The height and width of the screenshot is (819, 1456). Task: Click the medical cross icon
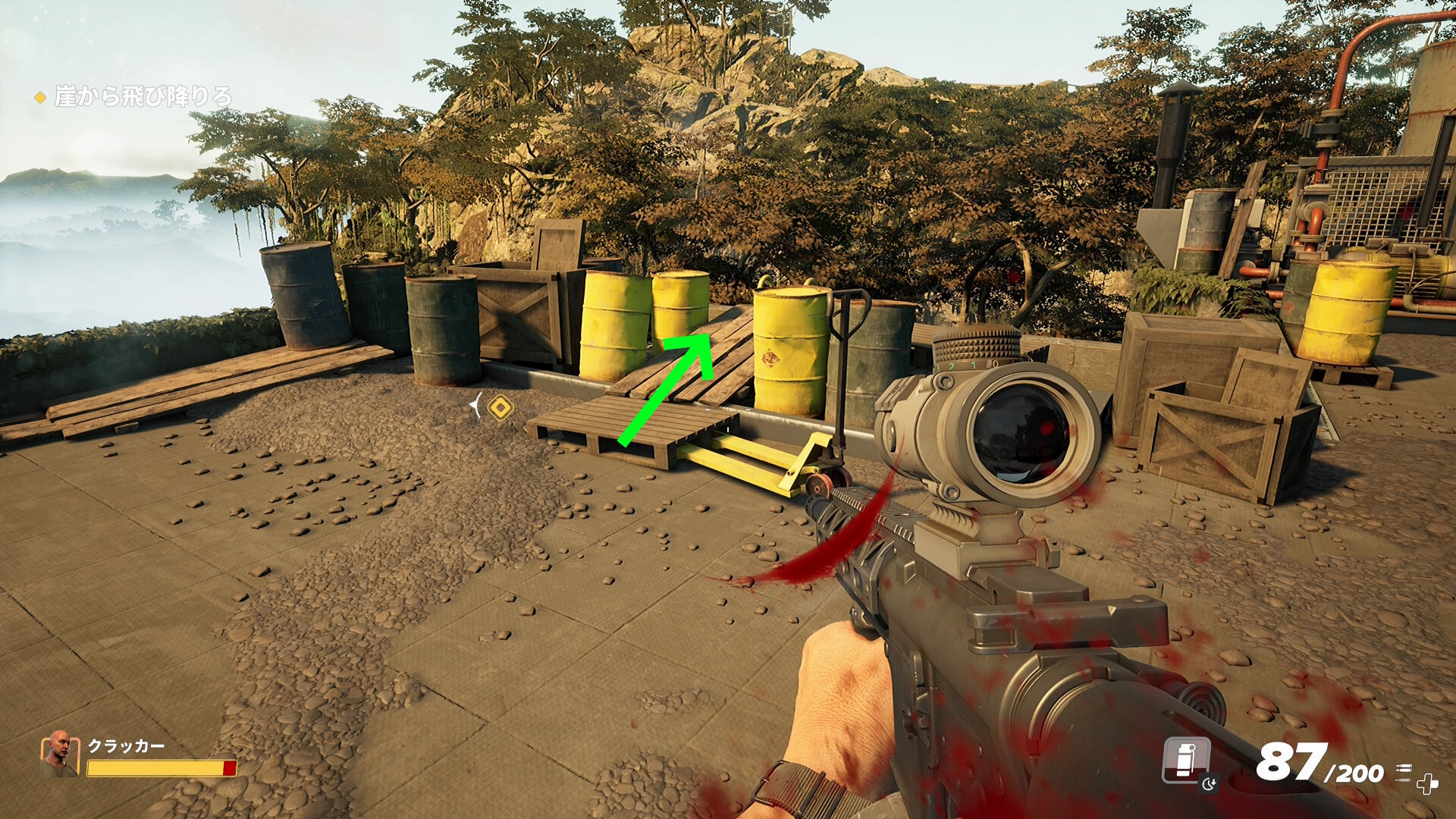point(1427,784)
